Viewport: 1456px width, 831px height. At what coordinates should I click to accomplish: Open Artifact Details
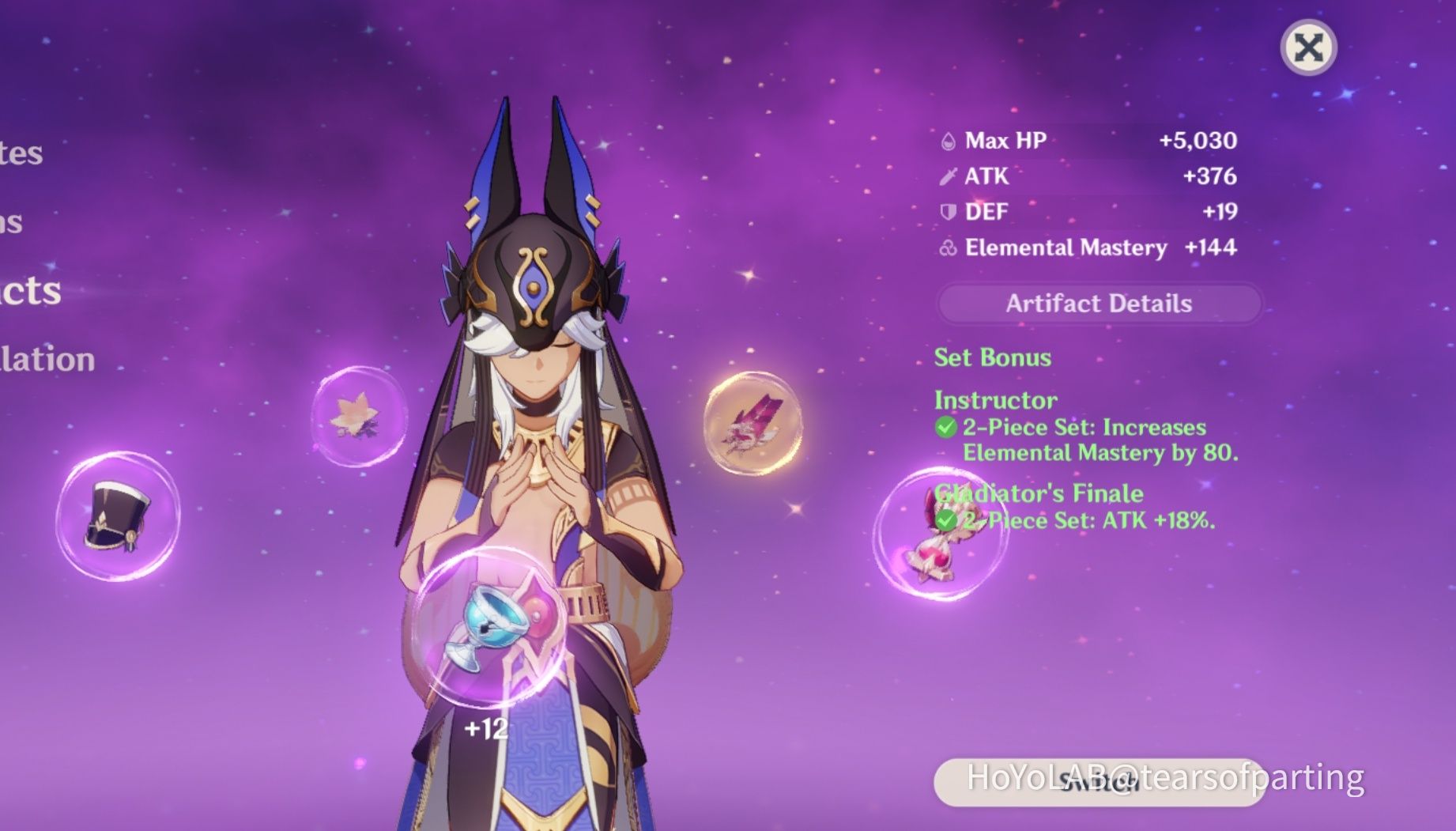(x=1097, y=304)
